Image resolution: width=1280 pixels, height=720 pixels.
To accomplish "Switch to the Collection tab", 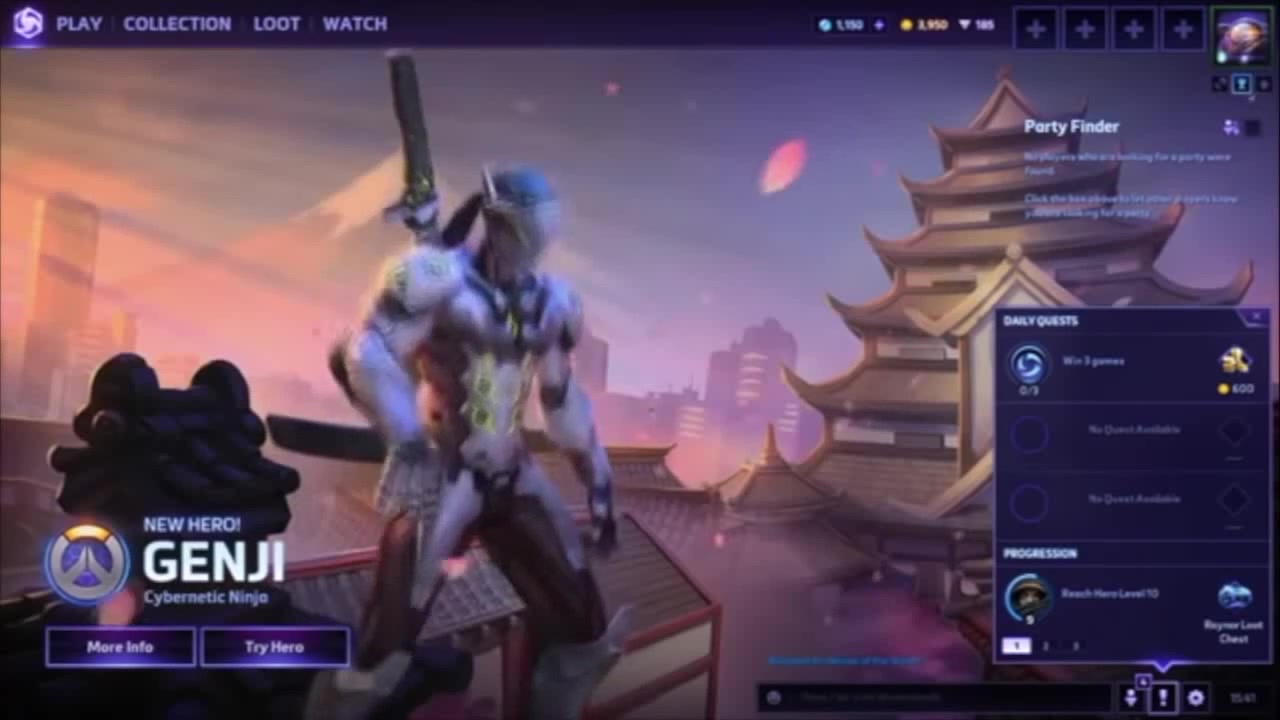I will (x=177, y=23).
